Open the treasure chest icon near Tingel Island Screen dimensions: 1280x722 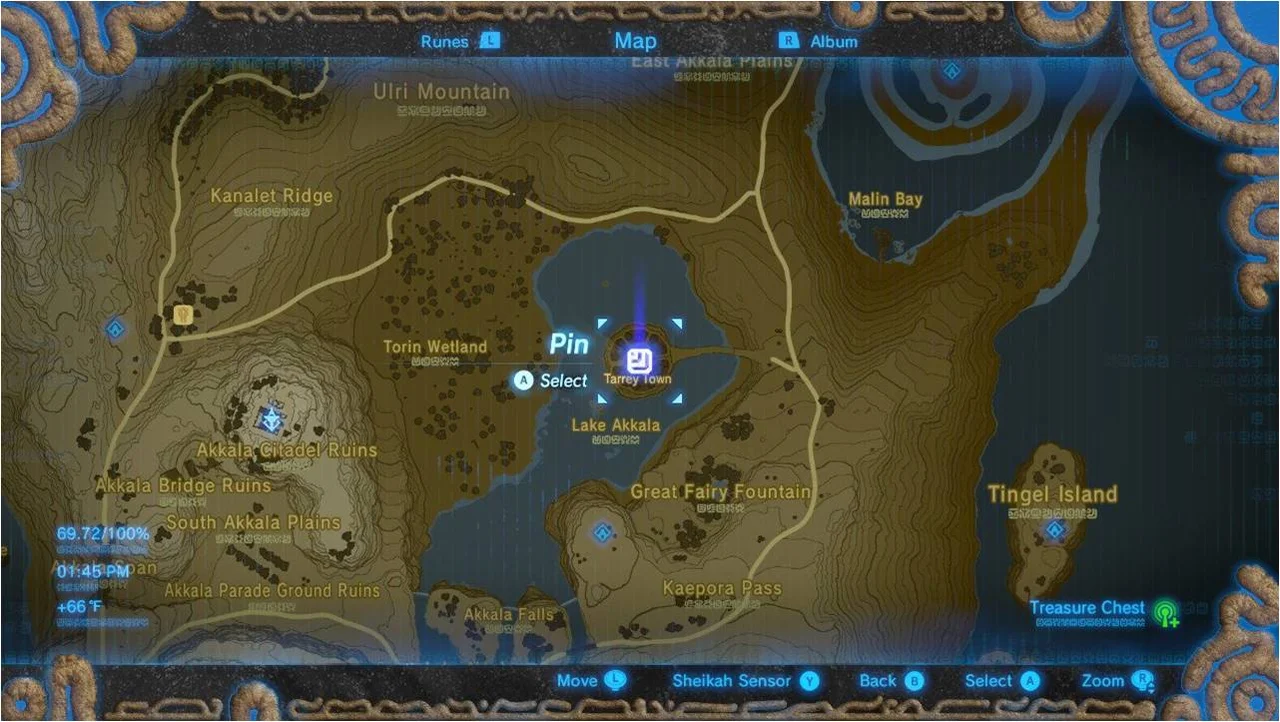click(x=1167, y=612)
